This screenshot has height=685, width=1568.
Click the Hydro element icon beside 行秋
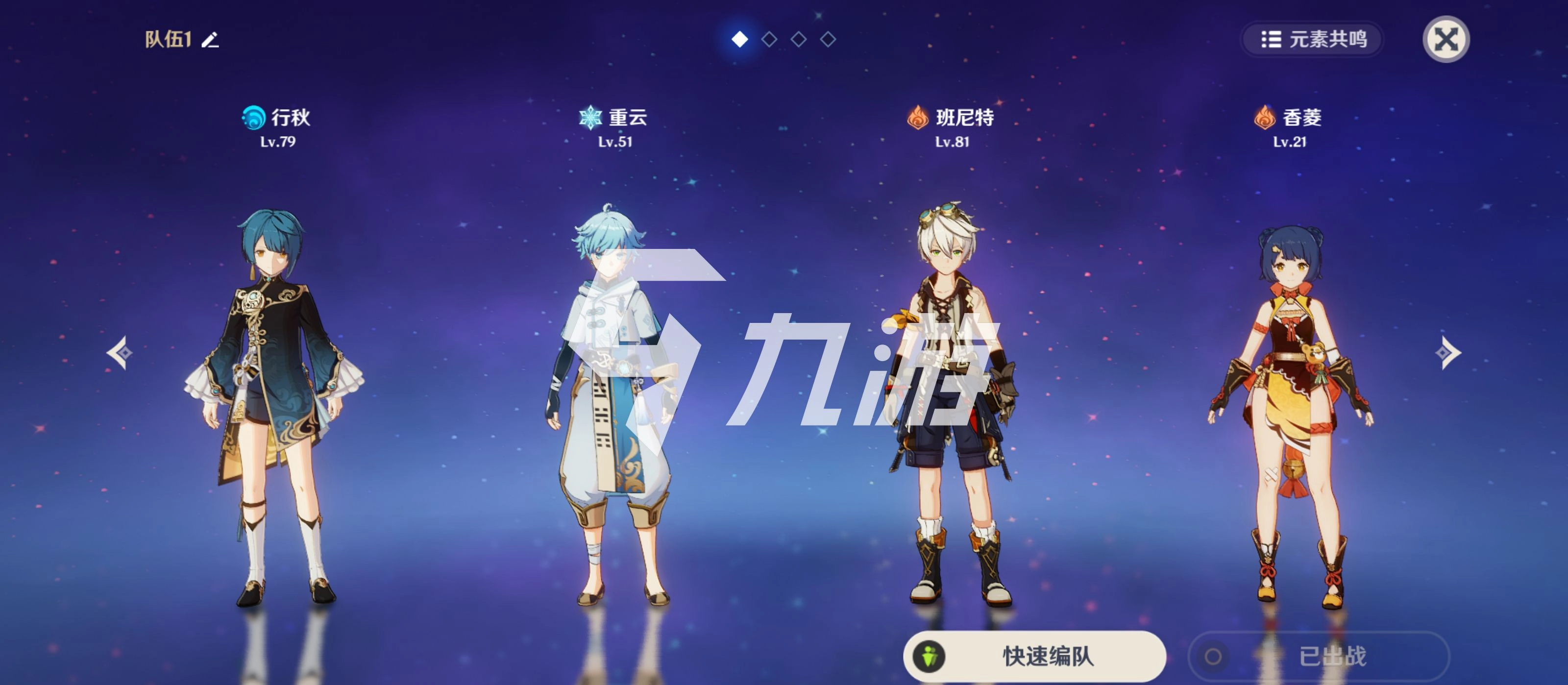point(254,118)
